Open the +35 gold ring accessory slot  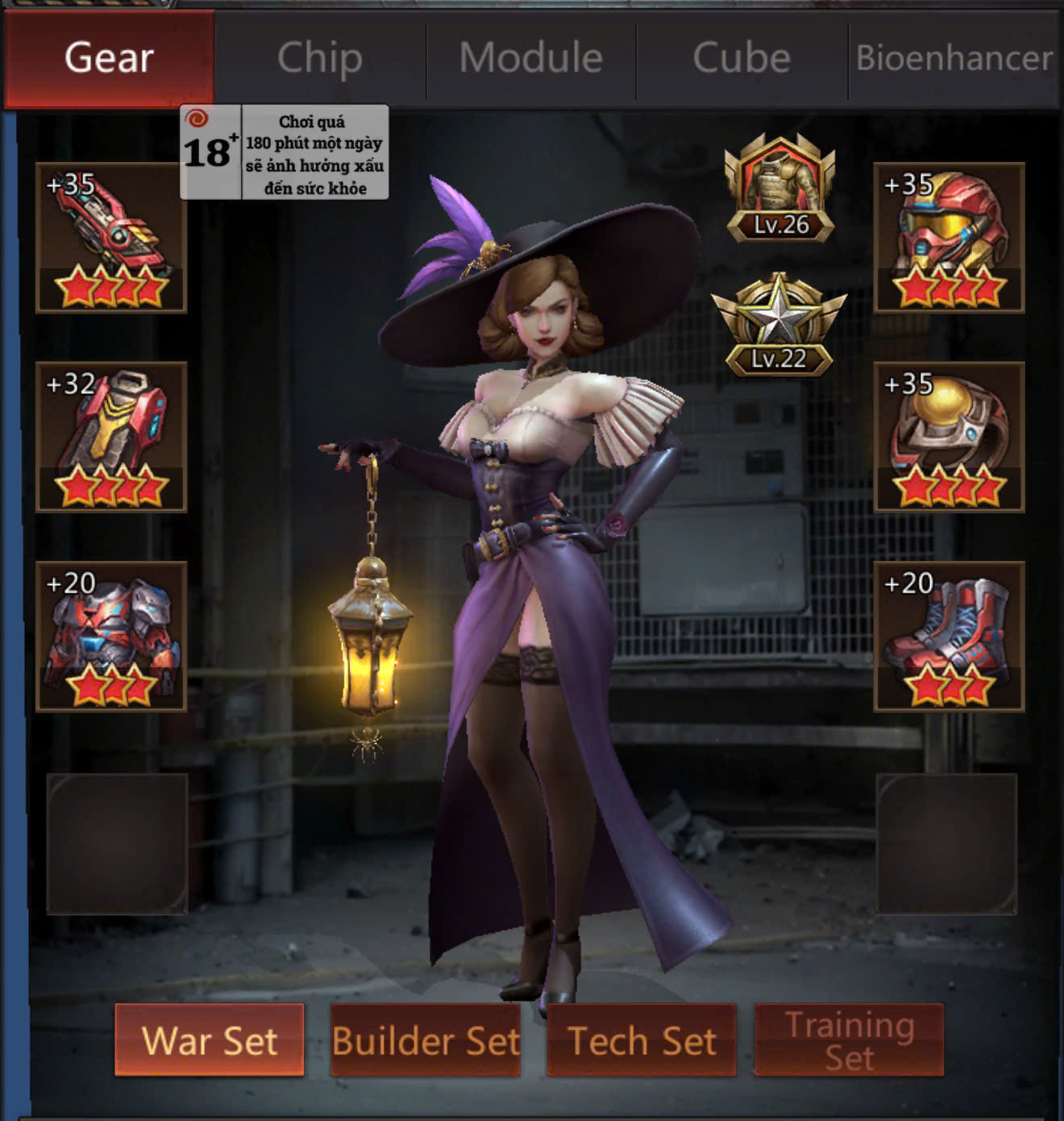point(949,437)
